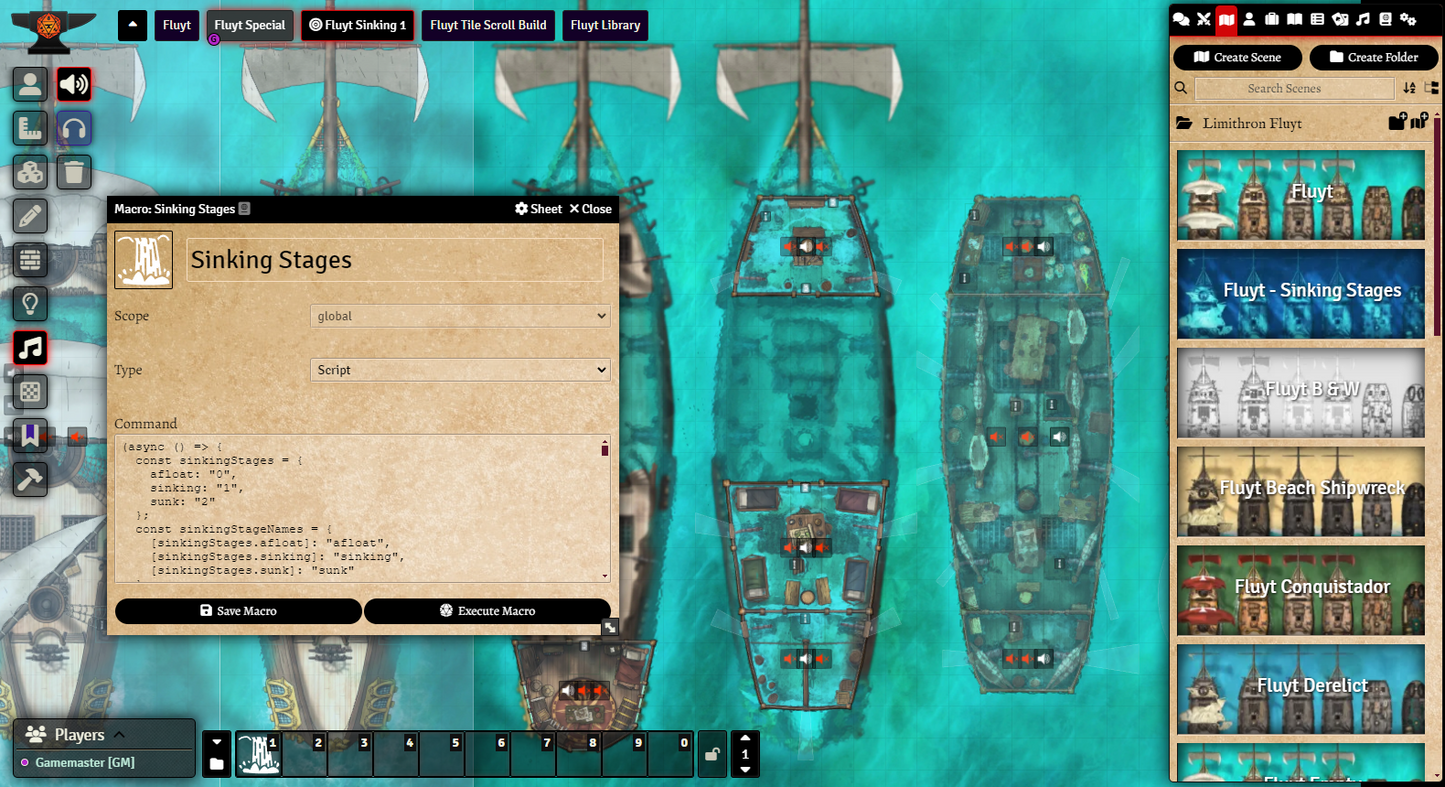The width and height of the screenshot is (1445, 787).
Task: Choose the Fluyt B & W scene
Action: click(1300, 391)
